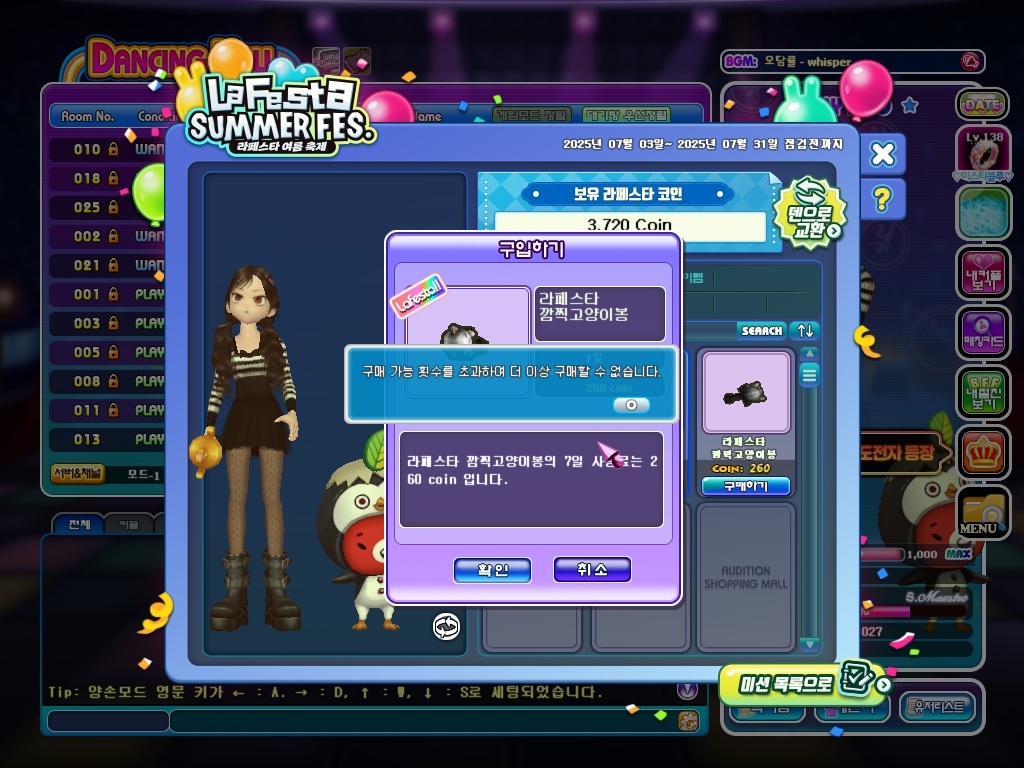Open the MENU folder icon
Screen dimensions: 1024x768
tap(981, 513)
